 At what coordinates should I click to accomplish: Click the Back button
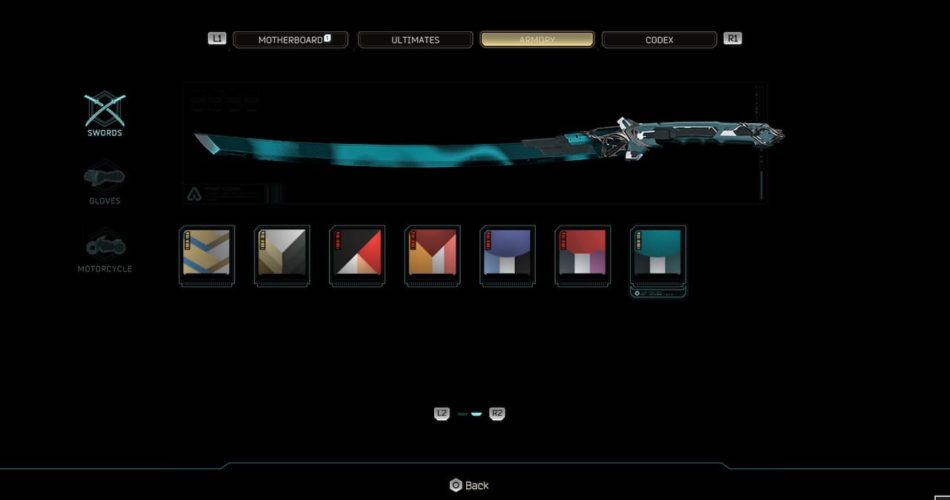click(469, 485)
